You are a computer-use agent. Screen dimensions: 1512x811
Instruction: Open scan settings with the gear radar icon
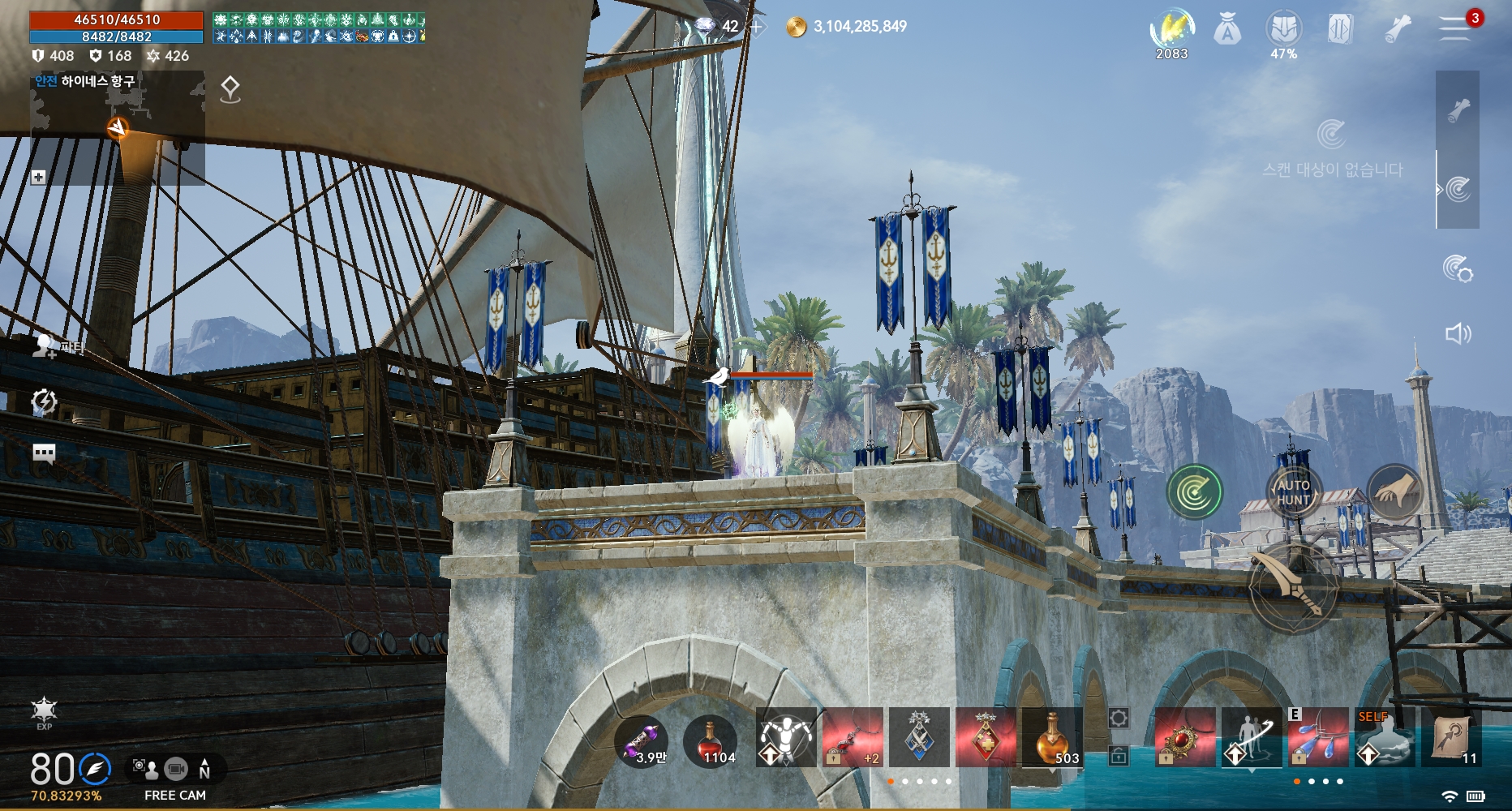click(1458, 268)
